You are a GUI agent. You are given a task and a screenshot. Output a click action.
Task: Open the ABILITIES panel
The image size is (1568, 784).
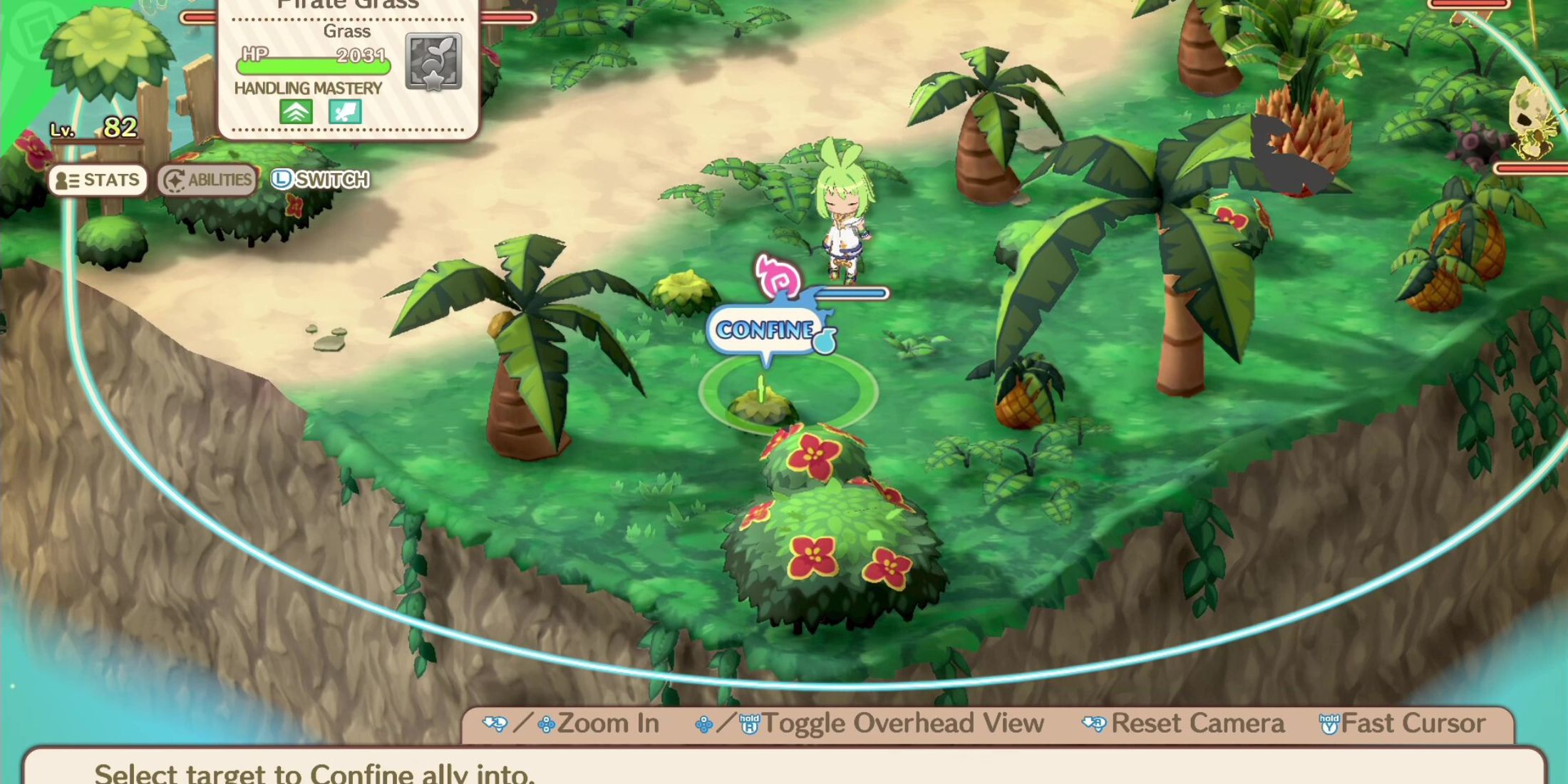[207, 180]
